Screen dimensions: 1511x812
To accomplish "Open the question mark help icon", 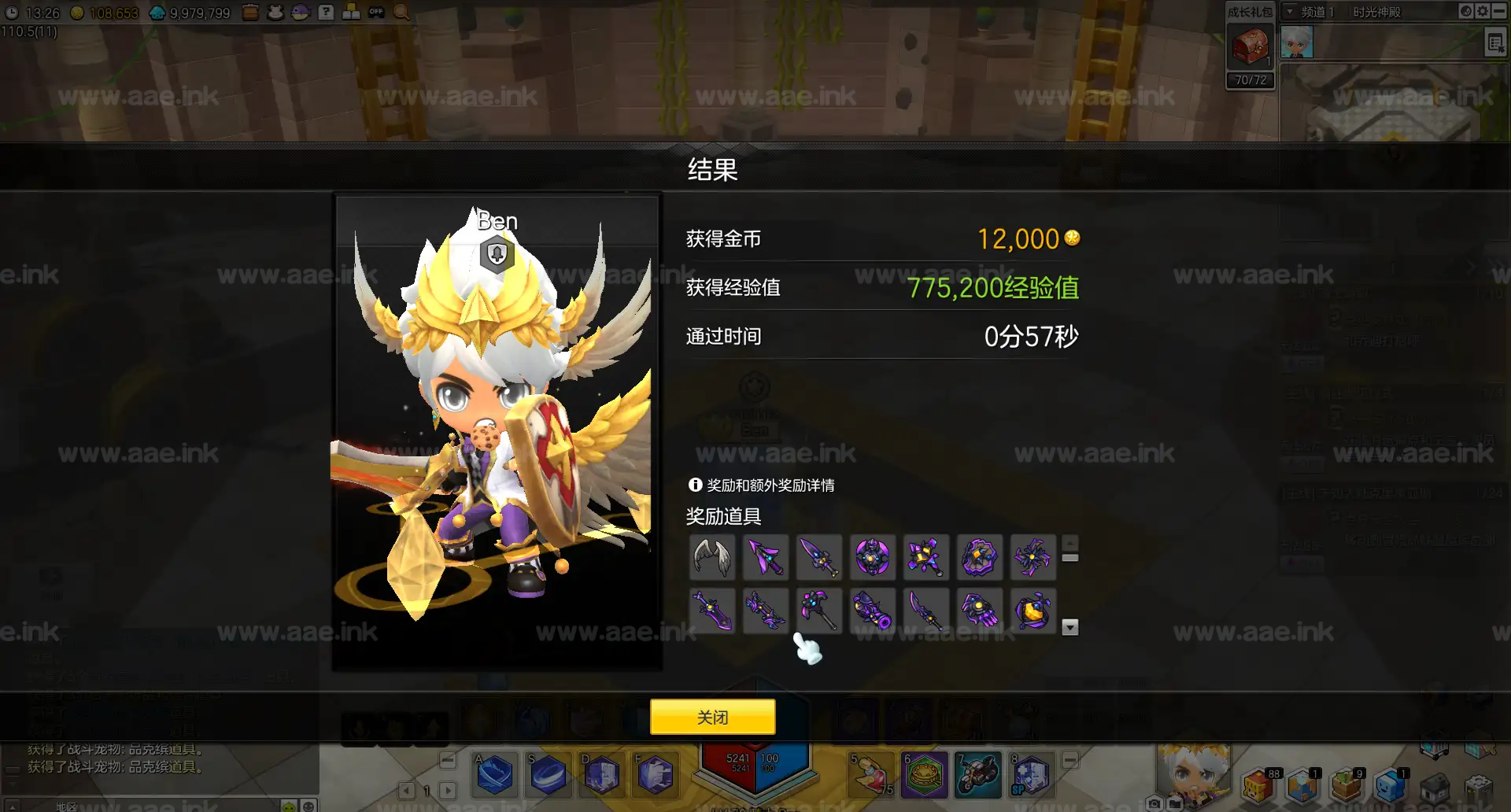I will tap(326, 13).
